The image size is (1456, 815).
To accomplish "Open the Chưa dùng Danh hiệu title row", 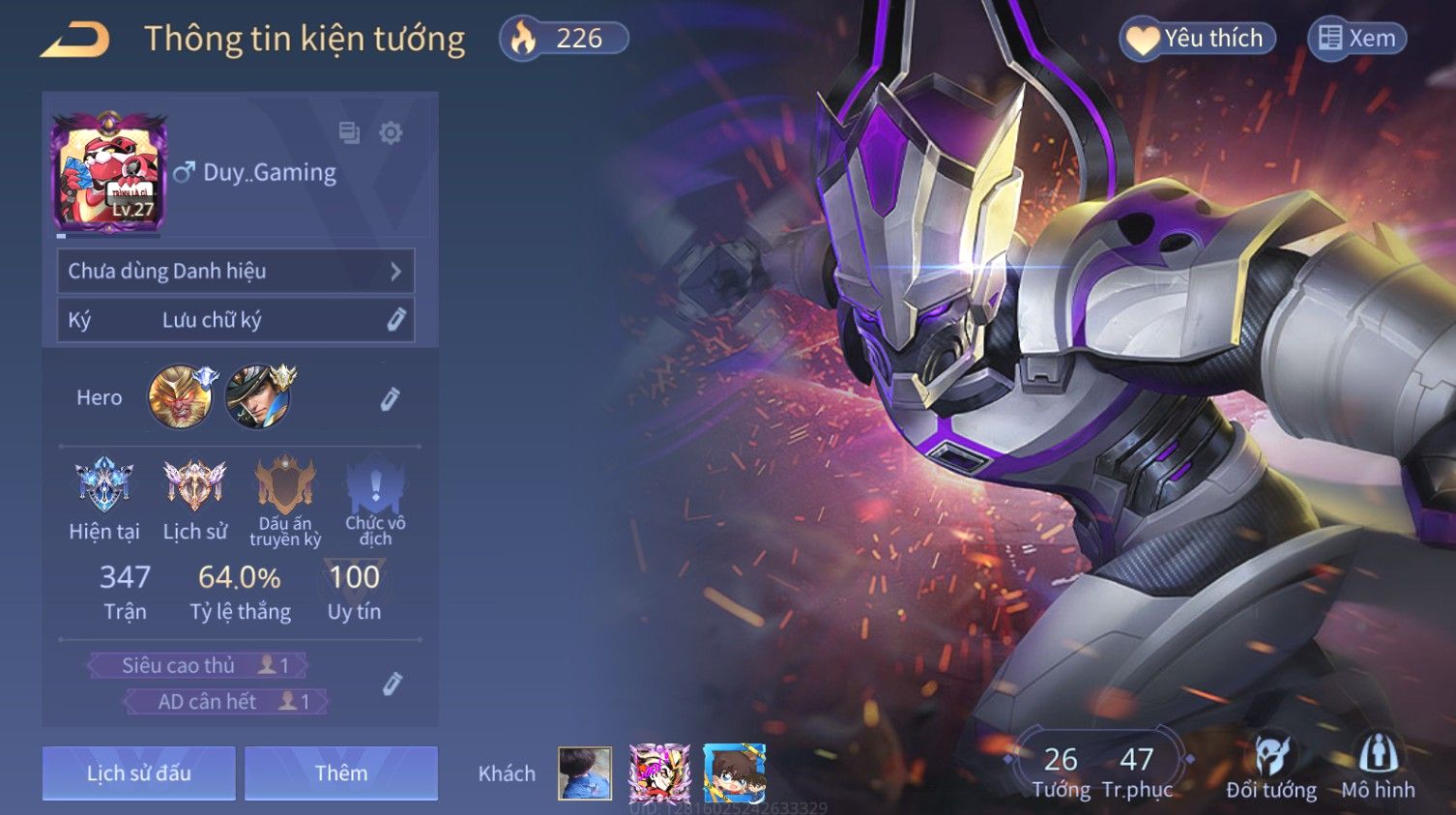I will [x=235, y=272].
